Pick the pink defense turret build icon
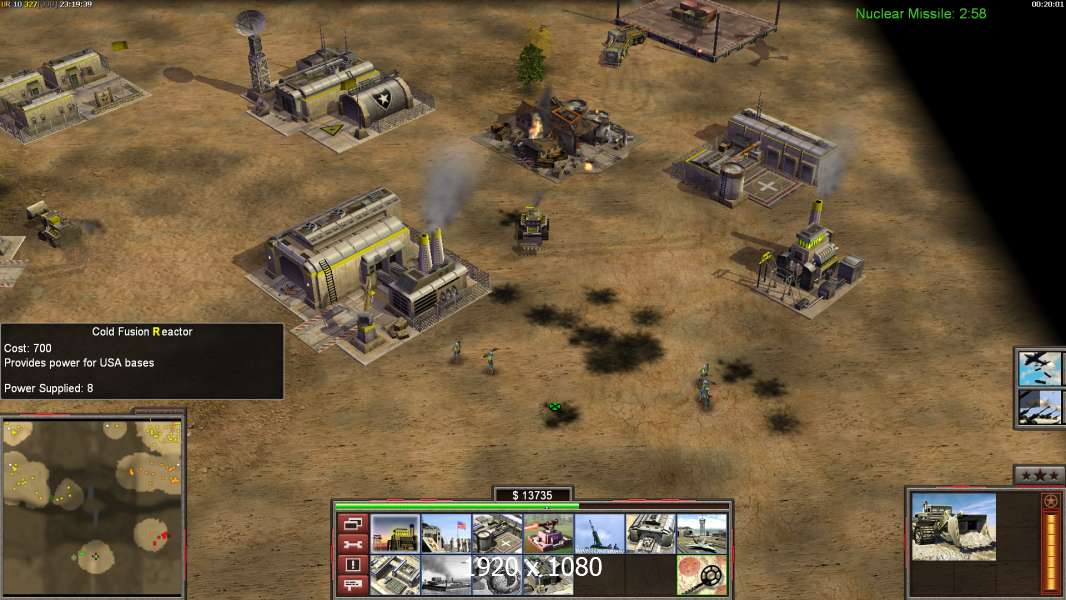Screen dimensions: 1066x600 coord(548,534)
